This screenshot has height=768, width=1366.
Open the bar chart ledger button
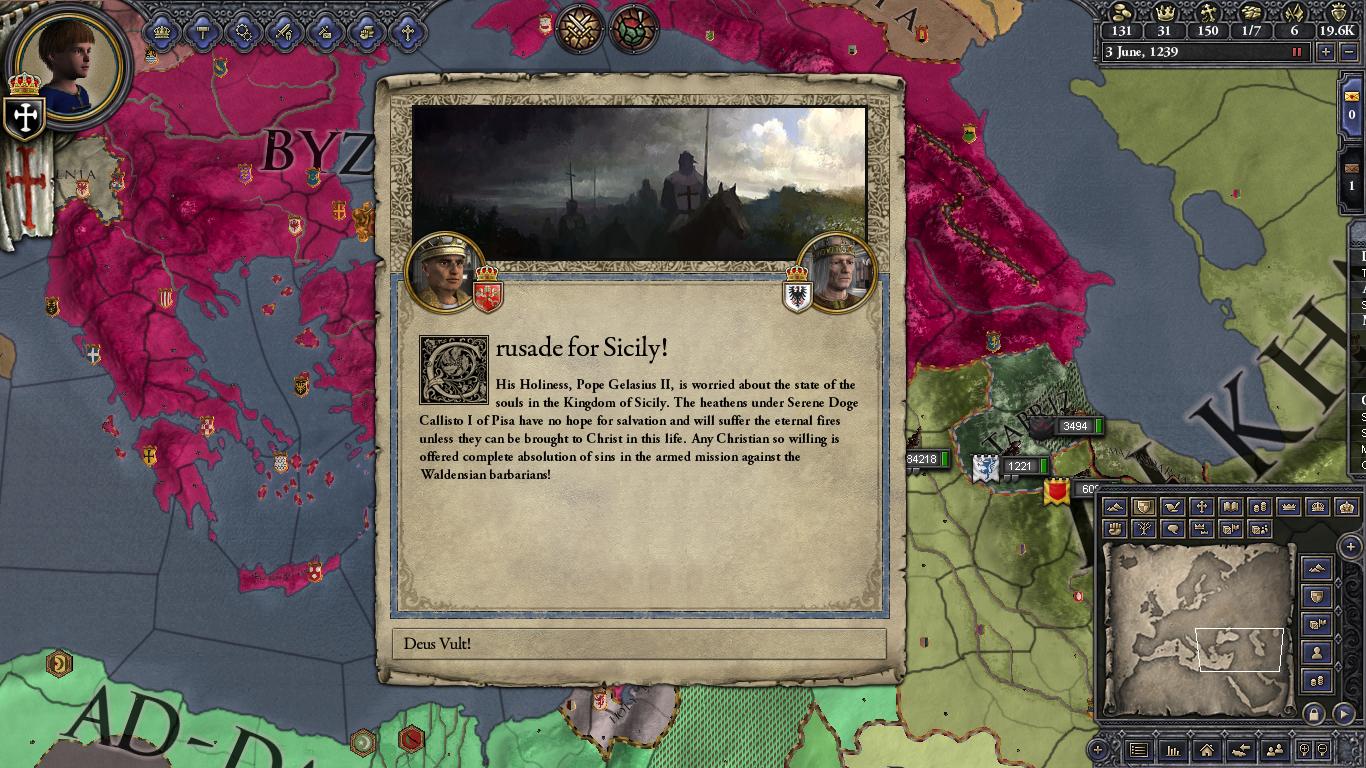coord(1172,750)
